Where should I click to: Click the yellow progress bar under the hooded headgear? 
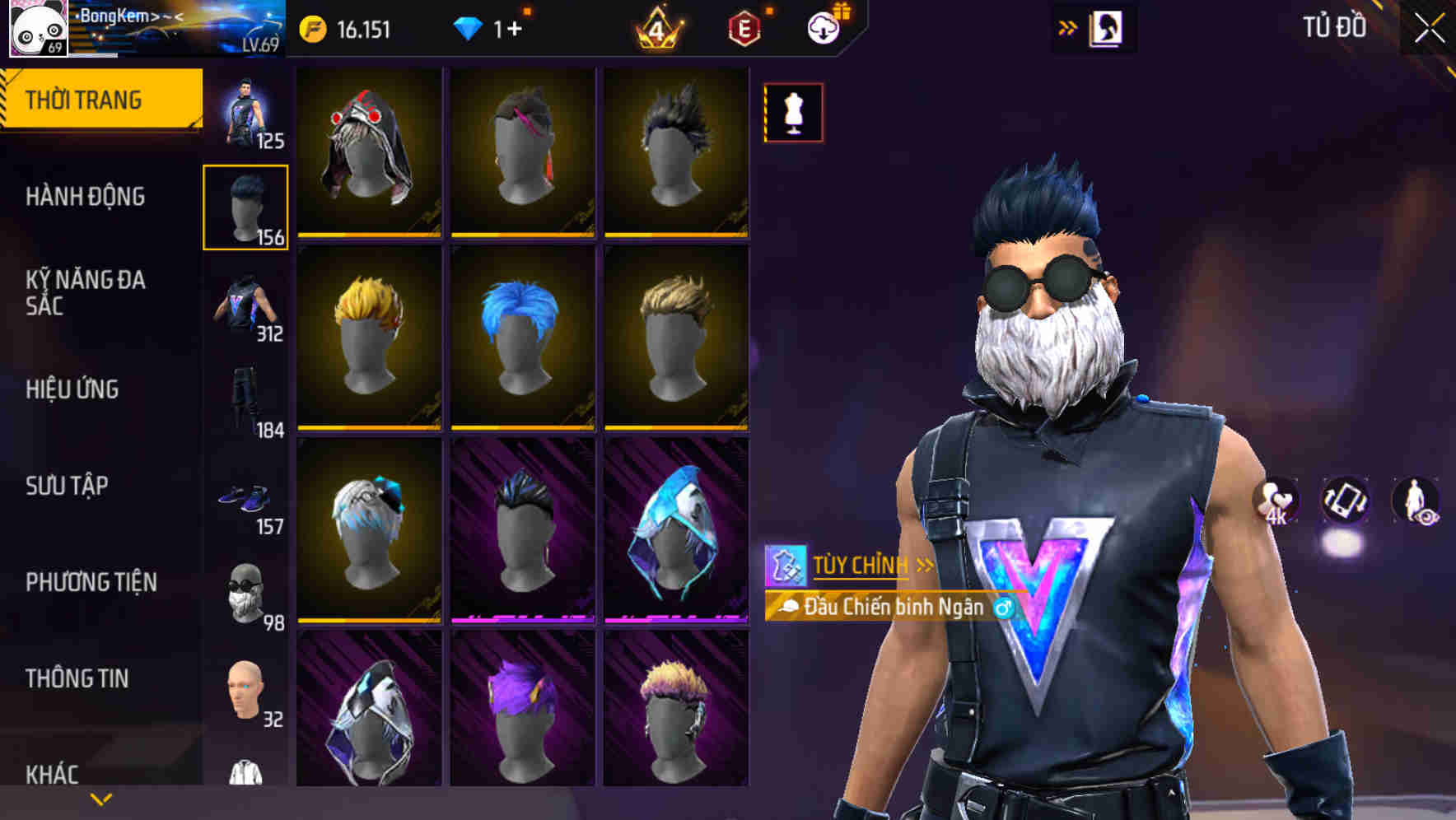click(x=370, y=235)
